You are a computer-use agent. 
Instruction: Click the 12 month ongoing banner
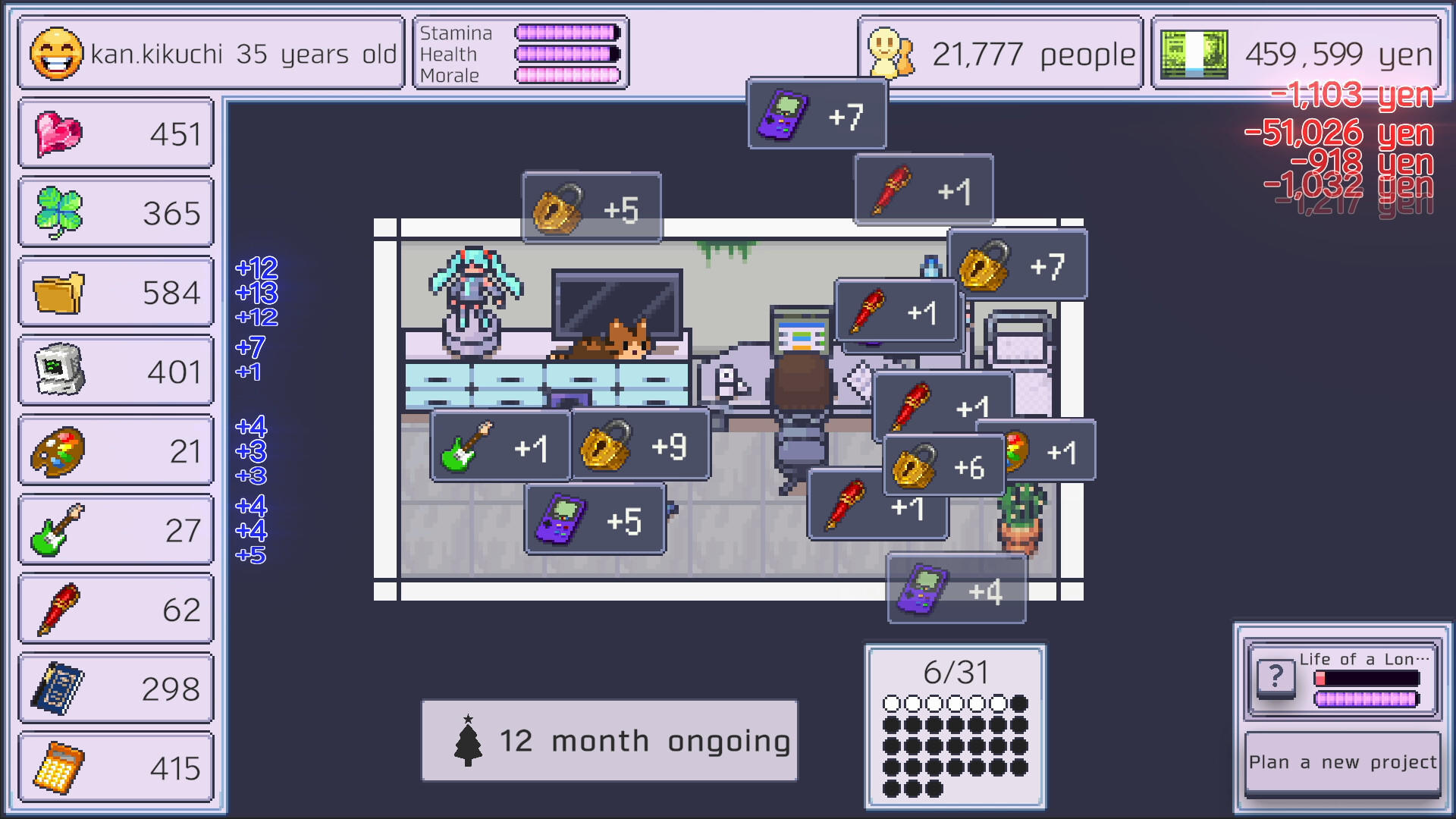click(609, 740)
